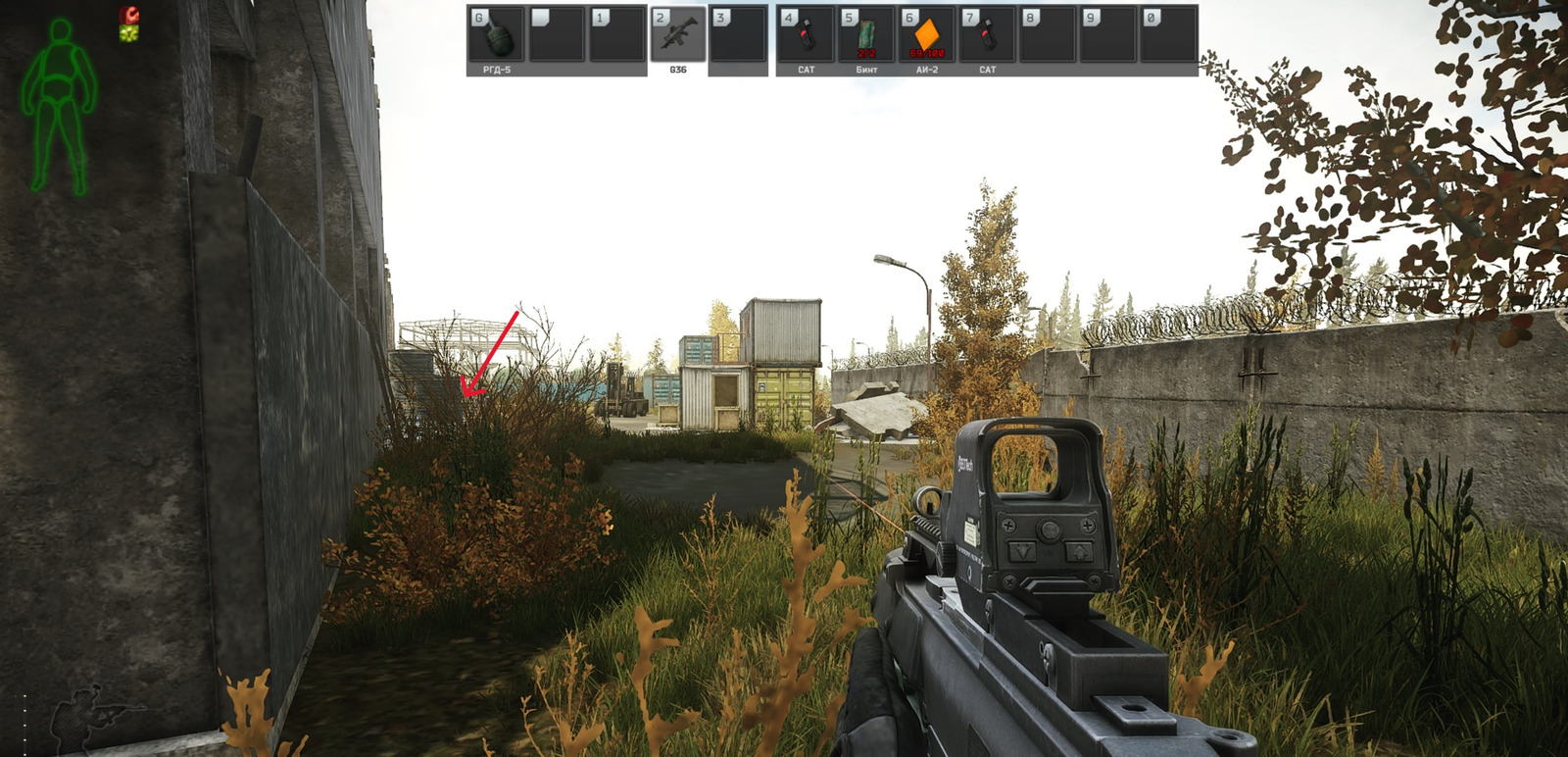The height and width of the screenshot is (757, 1568).
Task: Click the red status effect icon top-left
Action: click(x=129, y=15)
